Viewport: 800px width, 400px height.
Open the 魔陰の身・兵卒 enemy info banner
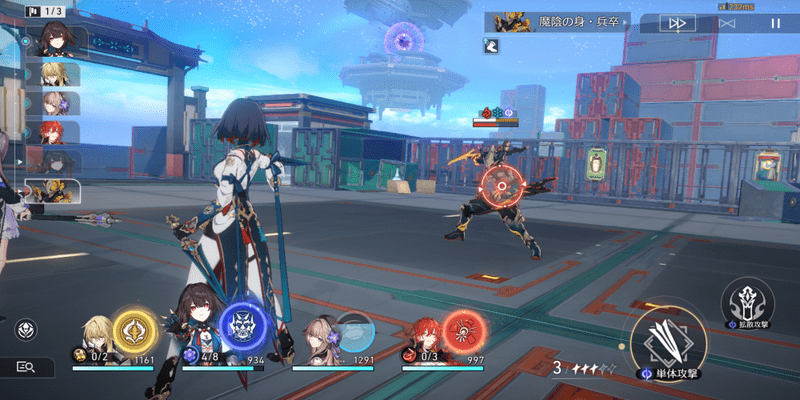557,22
